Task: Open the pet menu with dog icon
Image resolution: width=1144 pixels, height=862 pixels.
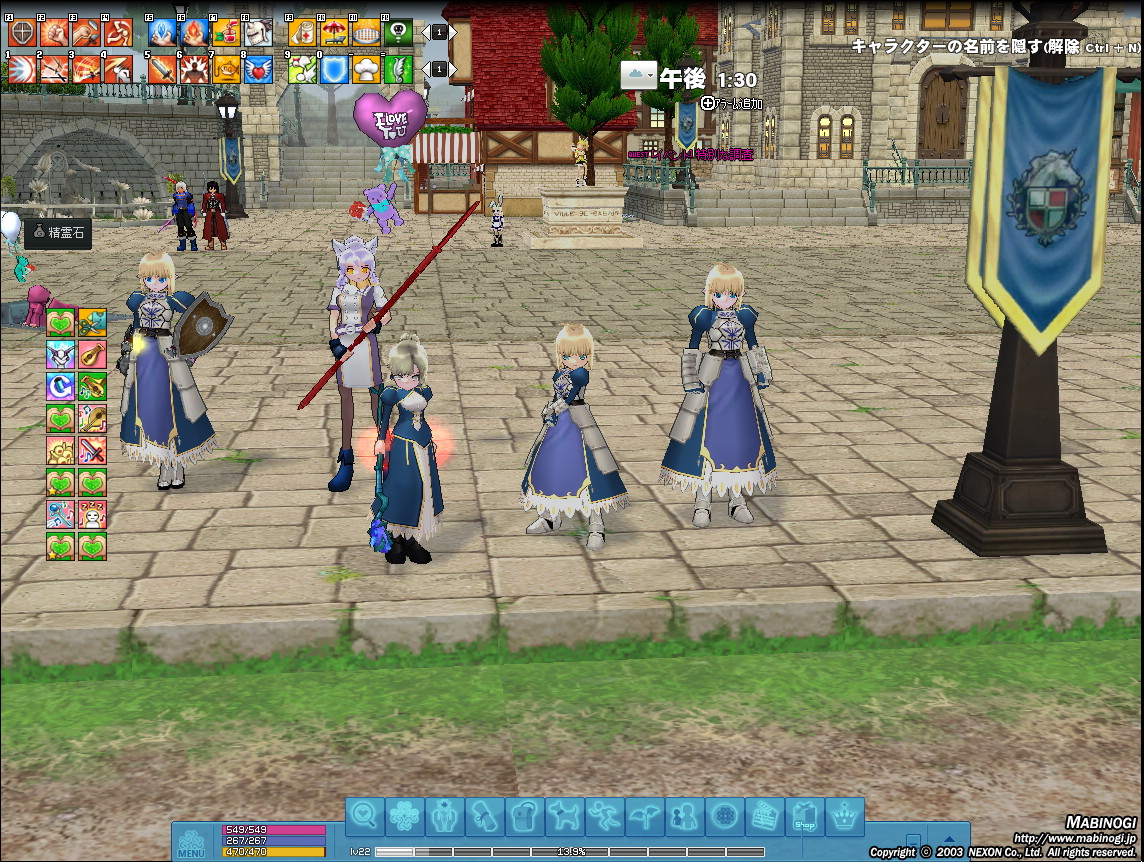Action: (564, 817)
